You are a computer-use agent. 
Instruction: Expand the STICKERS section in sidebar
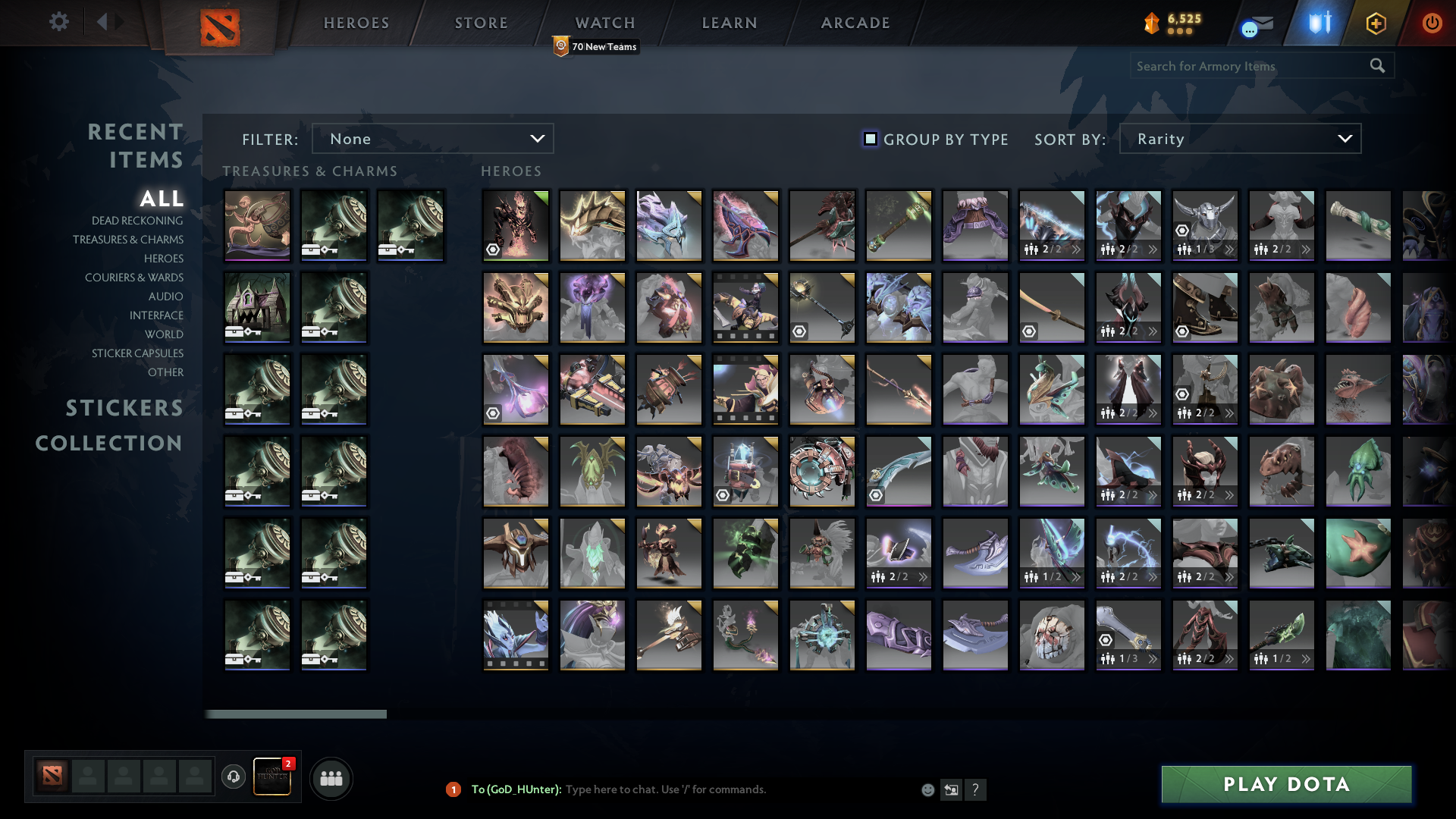[124, 408]
